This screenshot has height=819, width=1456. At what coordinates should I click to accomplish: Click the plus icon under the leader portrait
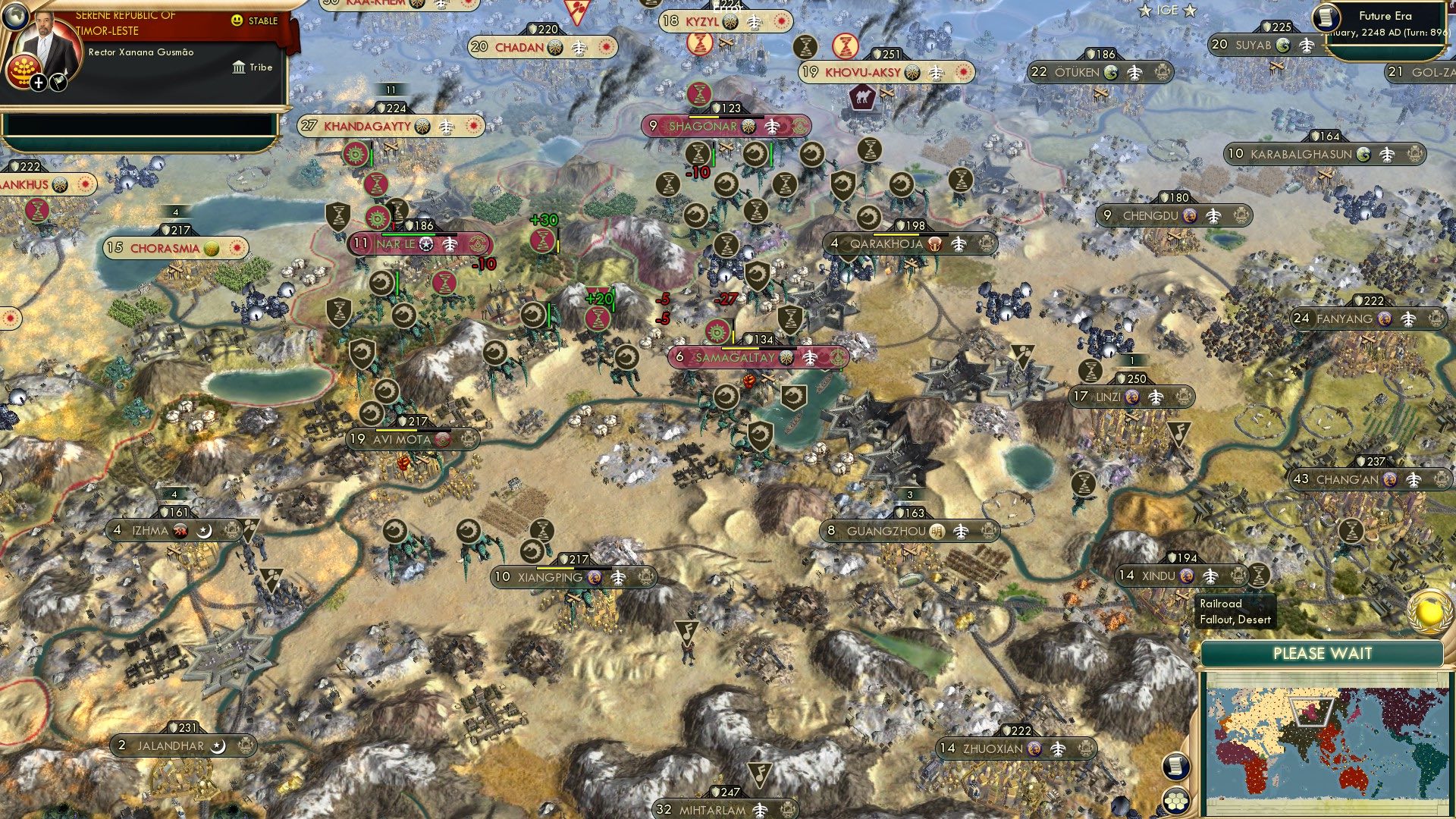(38, 83)
